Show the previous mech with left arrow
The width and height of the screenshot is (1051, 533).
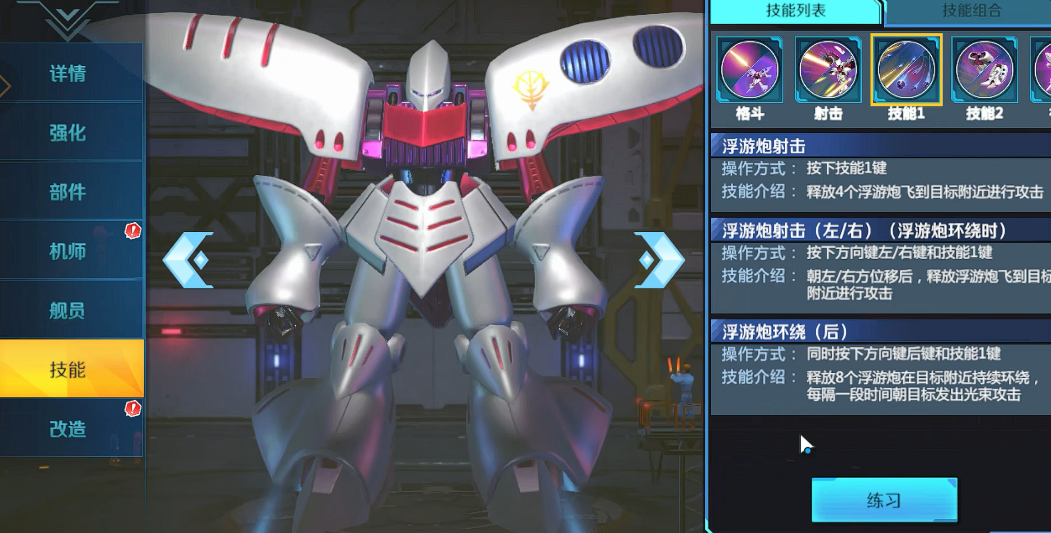click(x=188, y=260)
